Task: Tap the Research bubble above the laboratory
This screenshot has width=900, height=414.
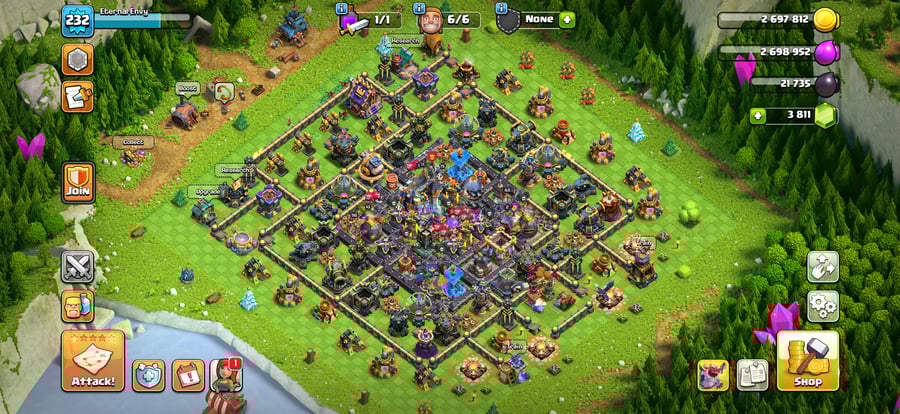Action: click(x=405, y=41)
